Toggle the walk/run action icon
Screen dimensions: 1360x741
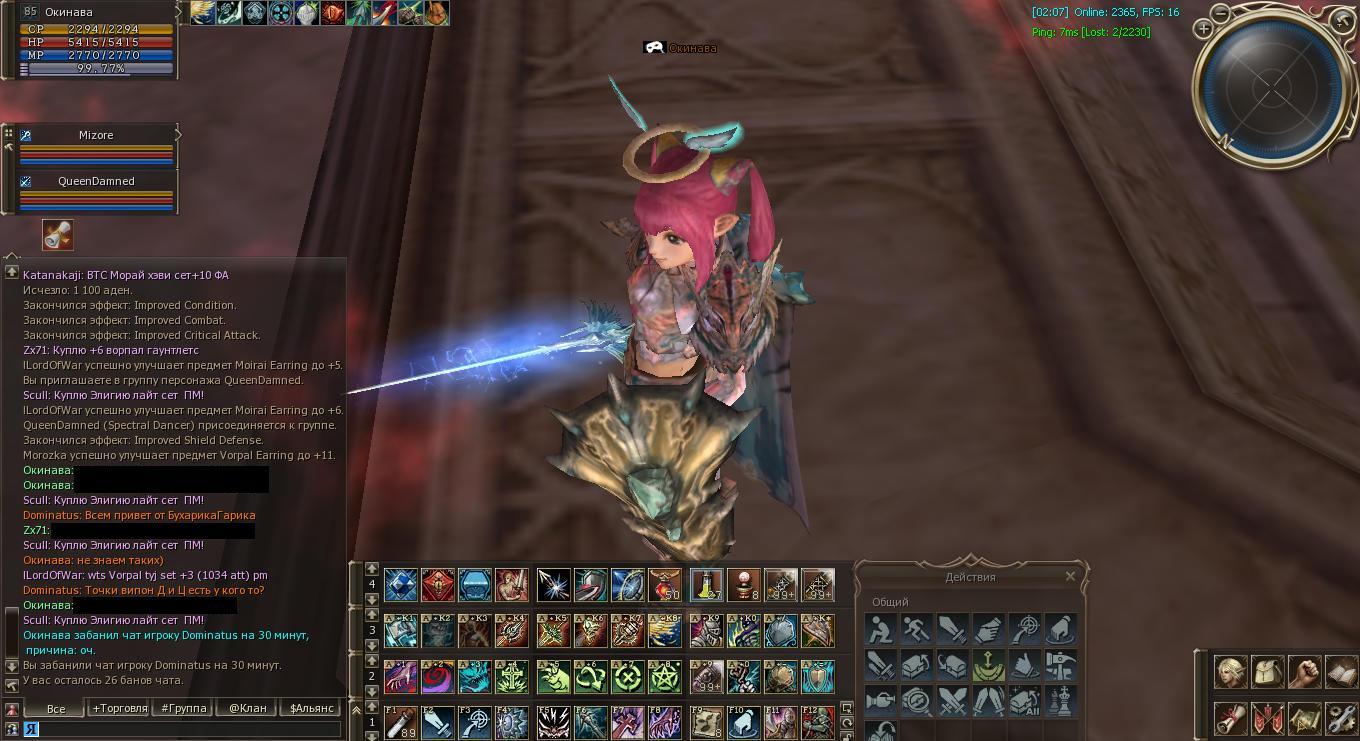(916, 630)
